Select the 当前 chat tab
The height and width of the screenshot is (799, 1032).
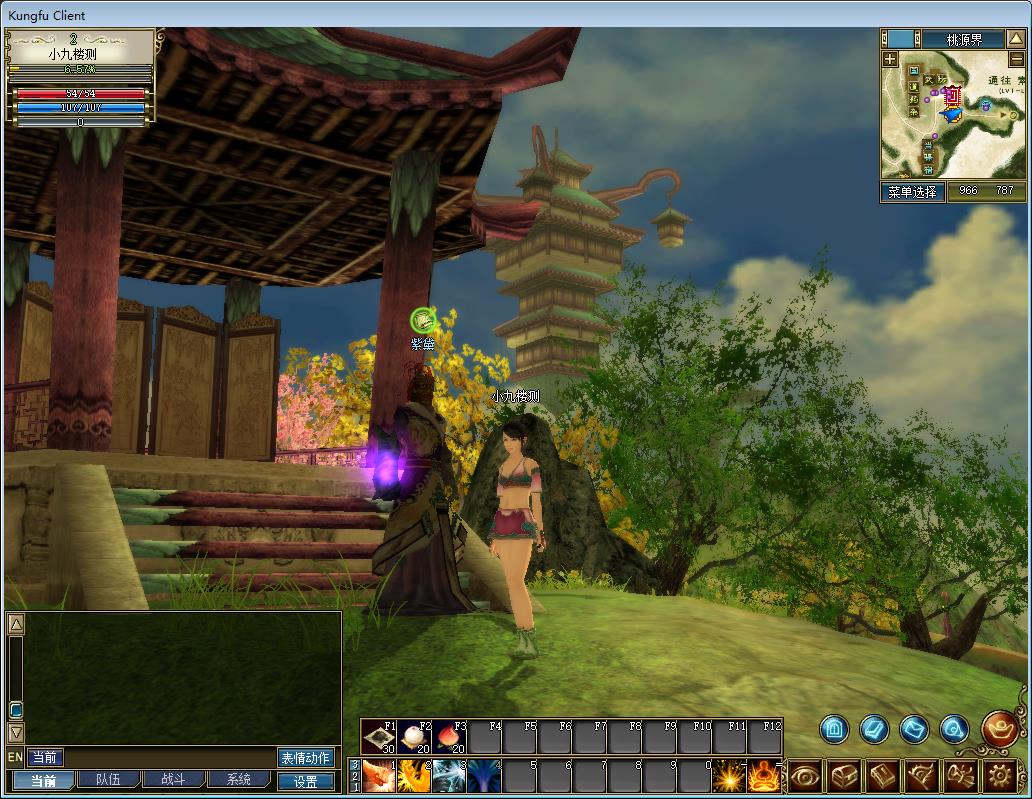tap(42, 780)
